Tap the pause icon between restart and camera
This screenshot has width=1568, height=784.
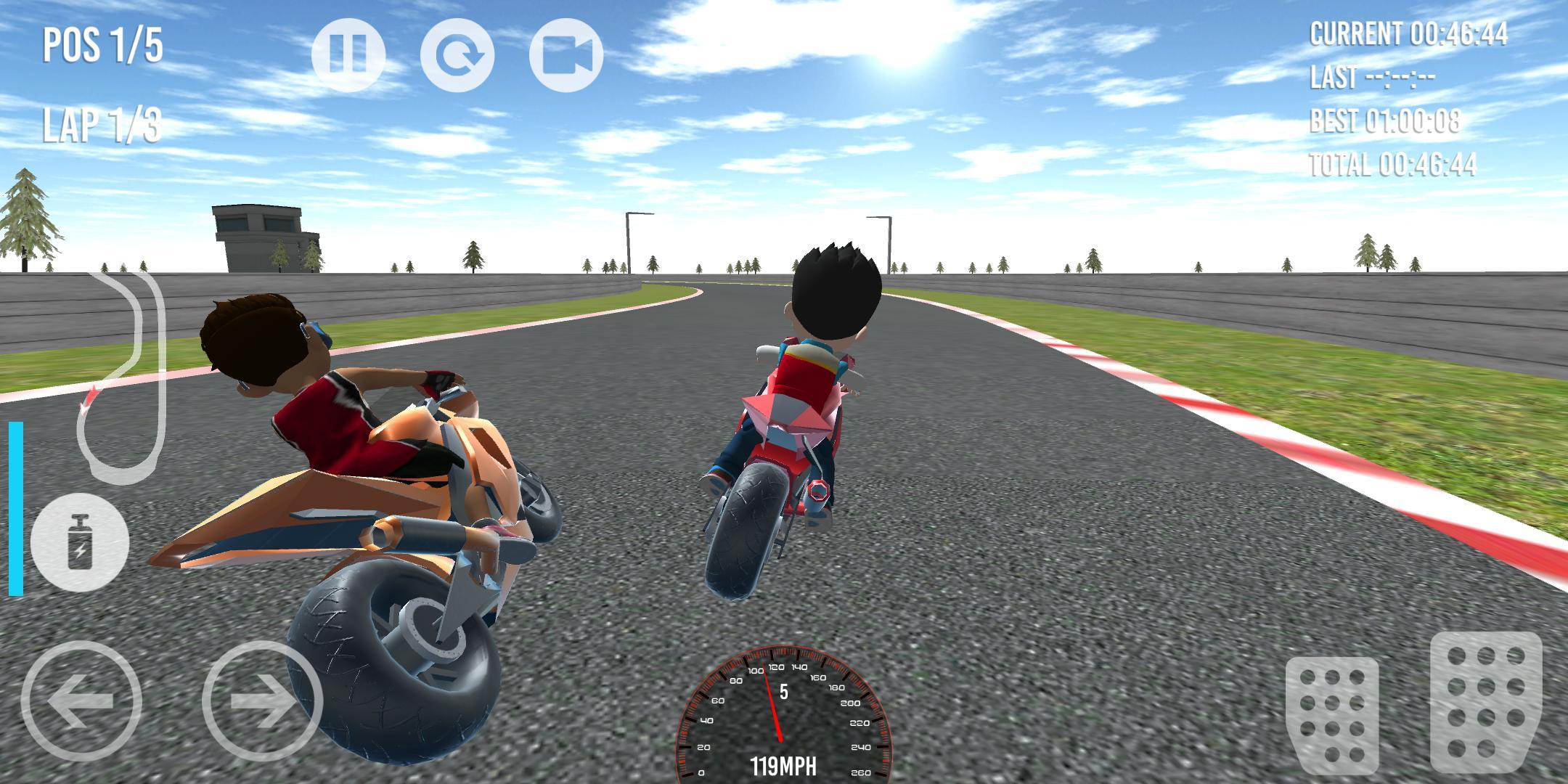(x=348, y=54)
